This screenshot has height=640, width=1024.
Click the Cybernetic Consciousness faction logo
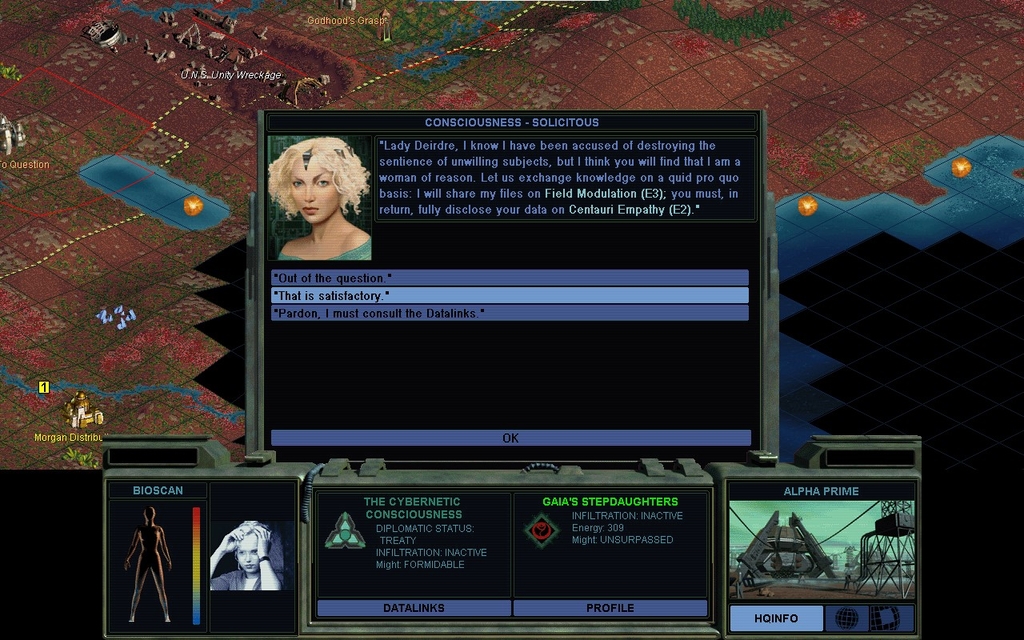point(344,530)
